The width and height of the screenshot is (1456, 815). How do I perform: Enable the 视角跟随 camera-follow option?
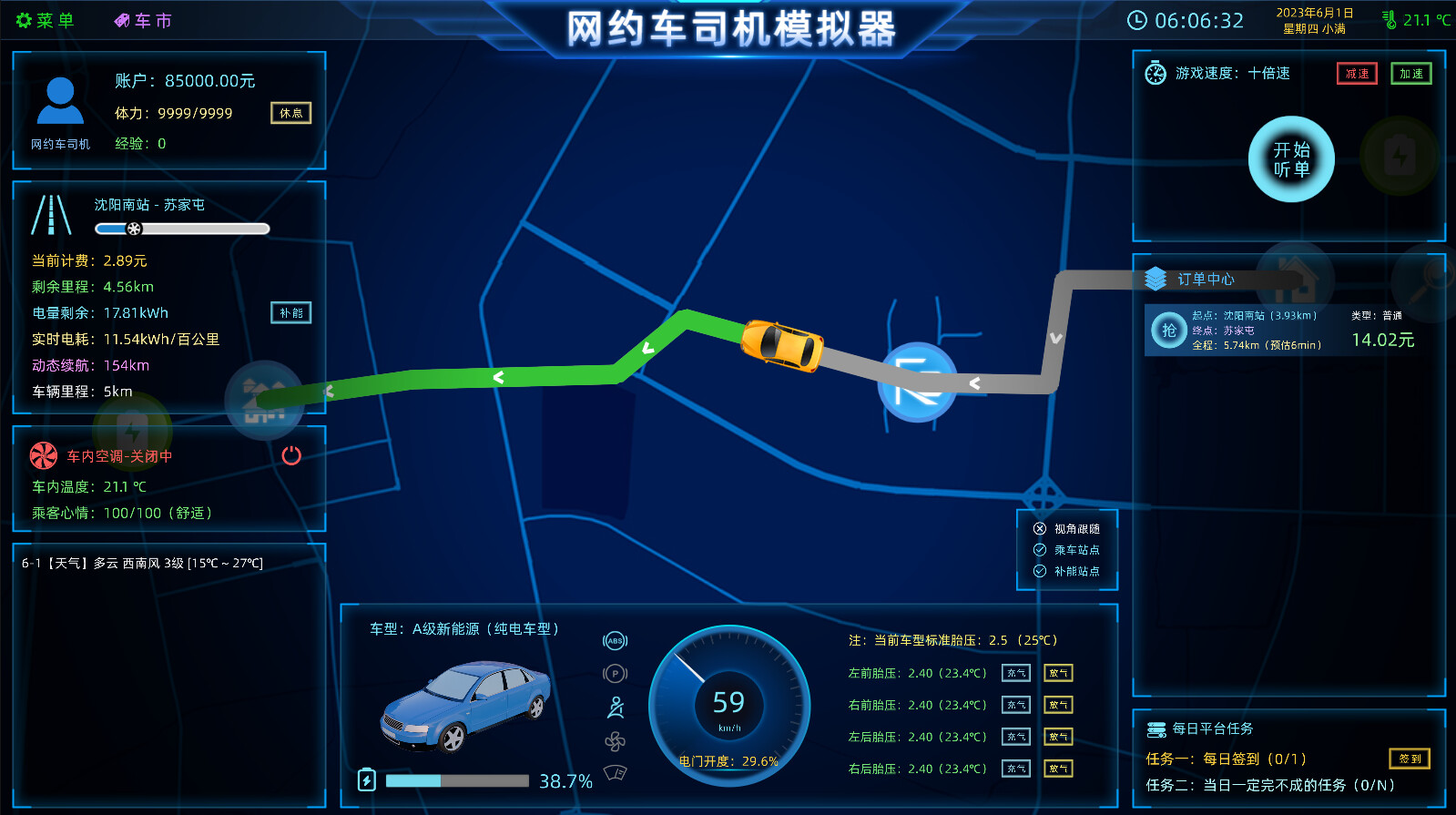click(x=1039, y=527)
